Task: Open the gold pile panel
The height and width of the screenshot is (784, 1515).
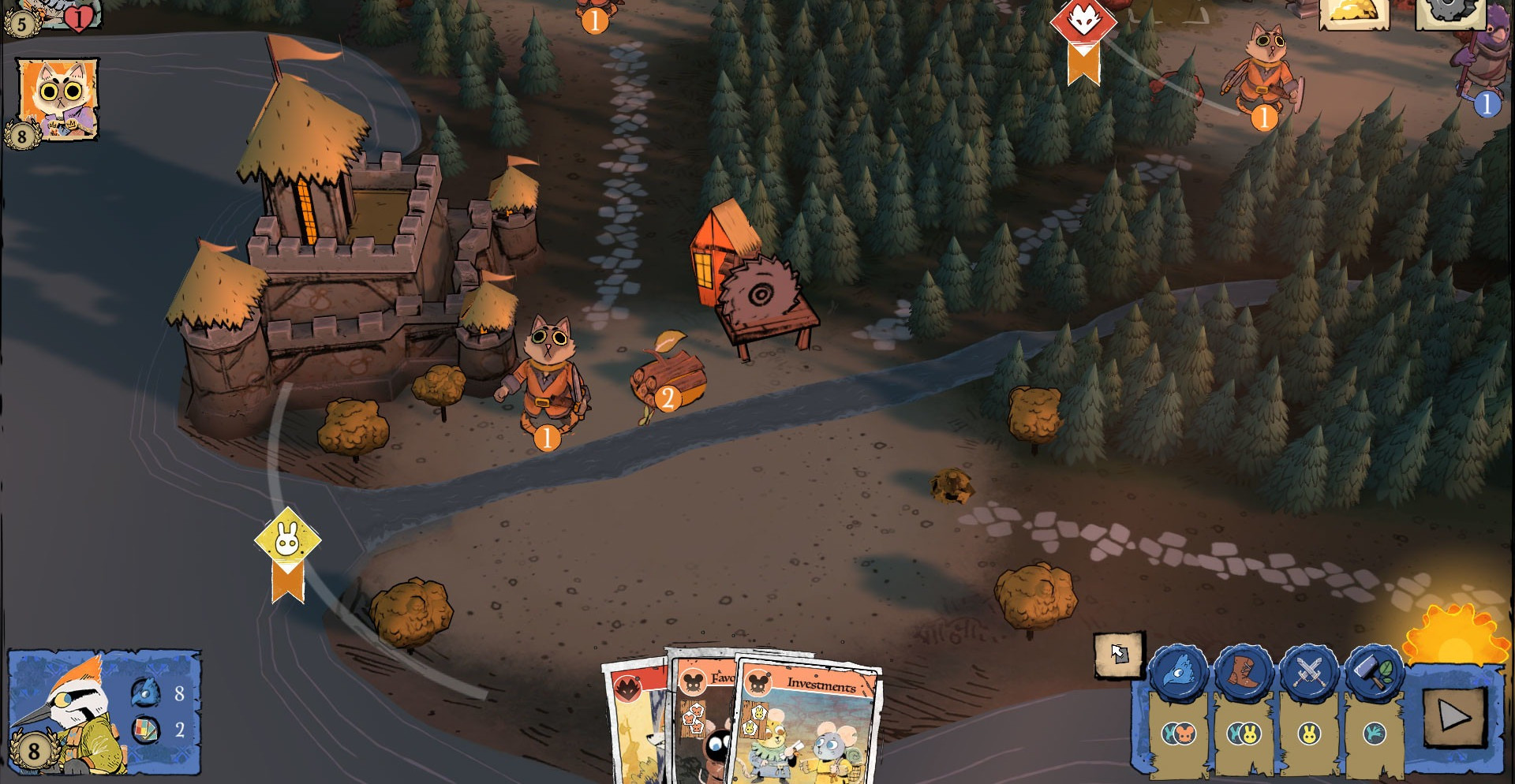Action: (x=1354, y=13)
